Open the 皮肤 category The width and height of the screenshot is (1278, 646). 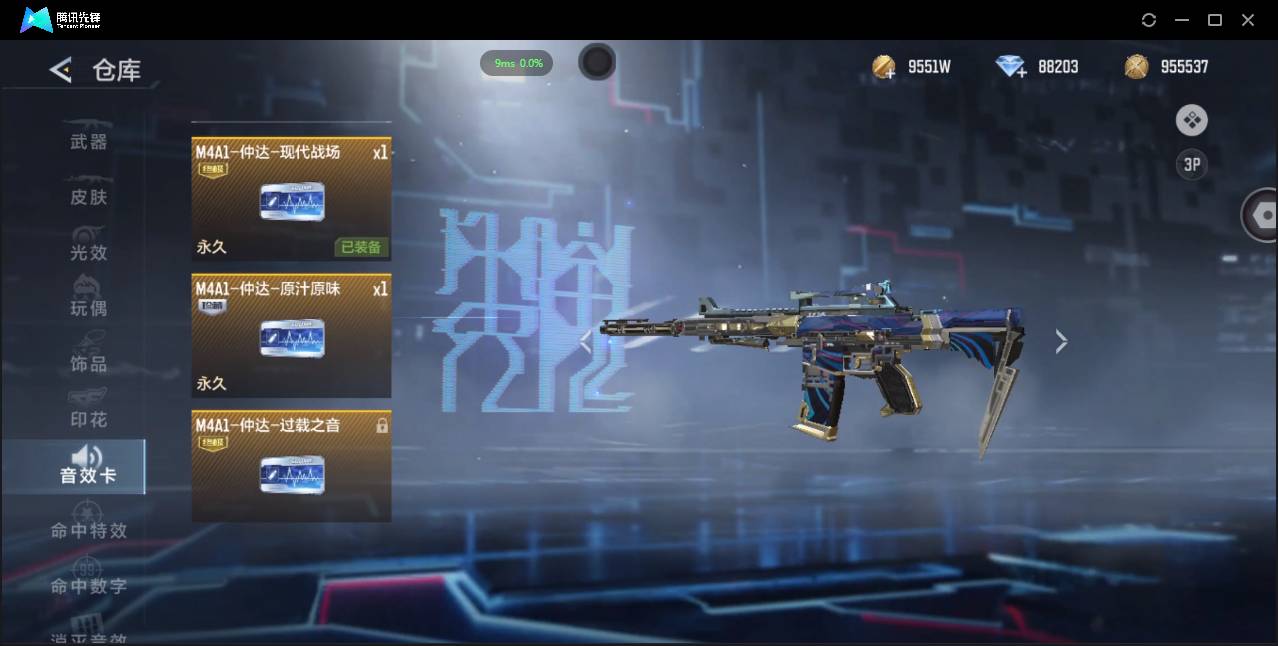(x=89, y=197)
